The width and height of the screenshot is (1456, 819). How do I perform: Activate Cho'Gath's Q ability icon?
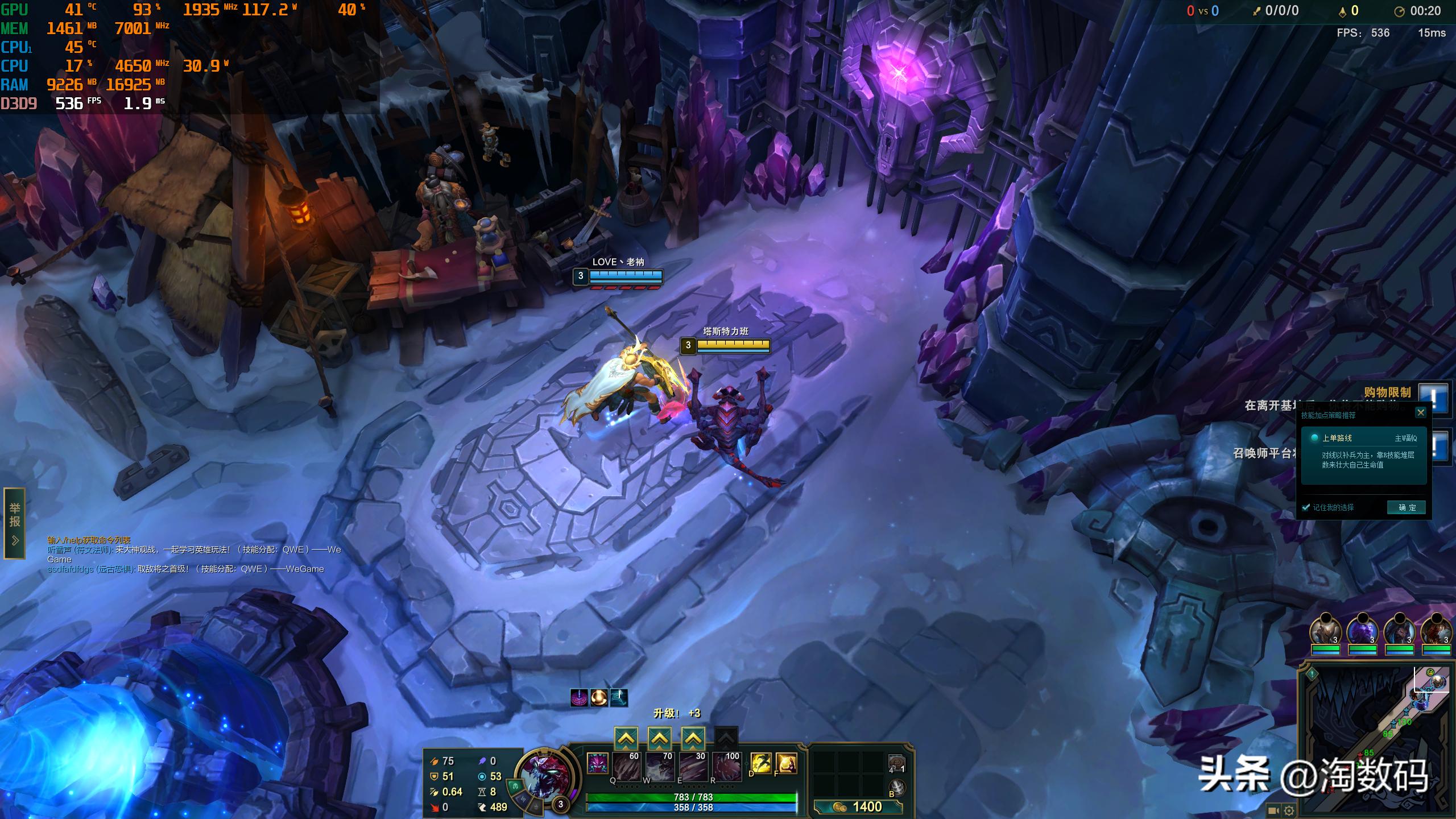(627, 767)
